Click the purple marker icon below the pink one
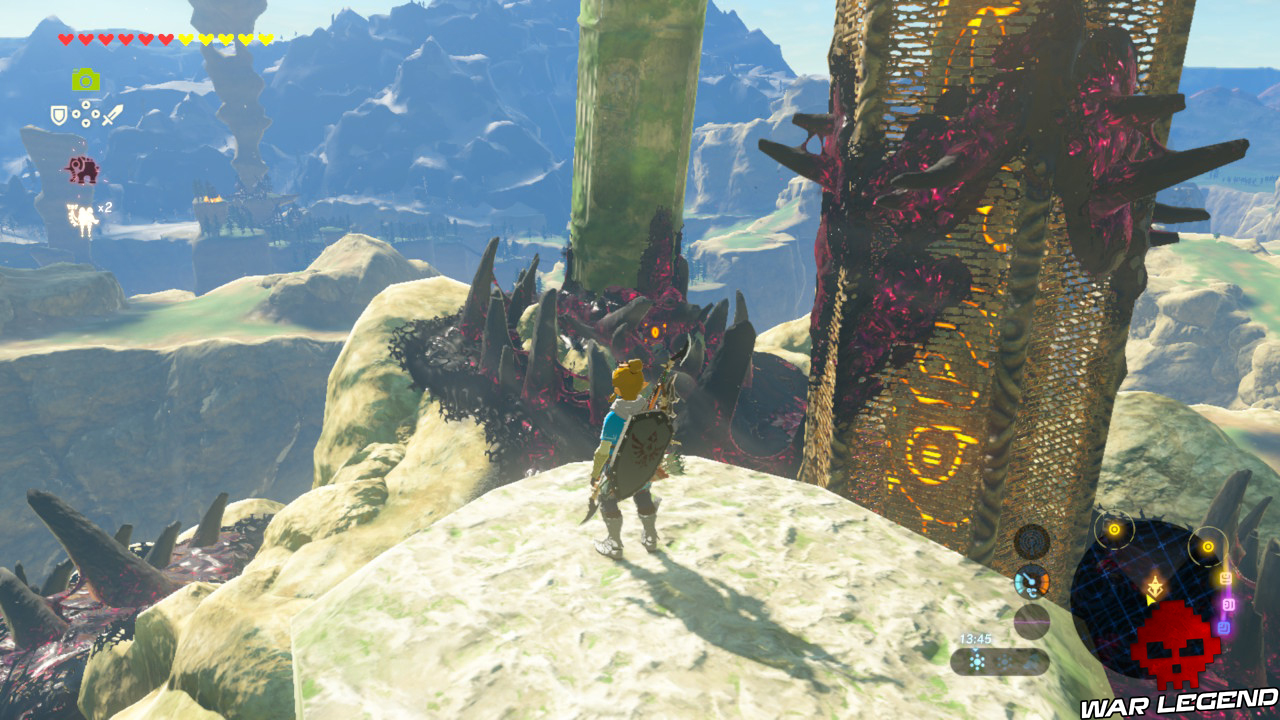The image size is (1280, 720). (1223, 626)
